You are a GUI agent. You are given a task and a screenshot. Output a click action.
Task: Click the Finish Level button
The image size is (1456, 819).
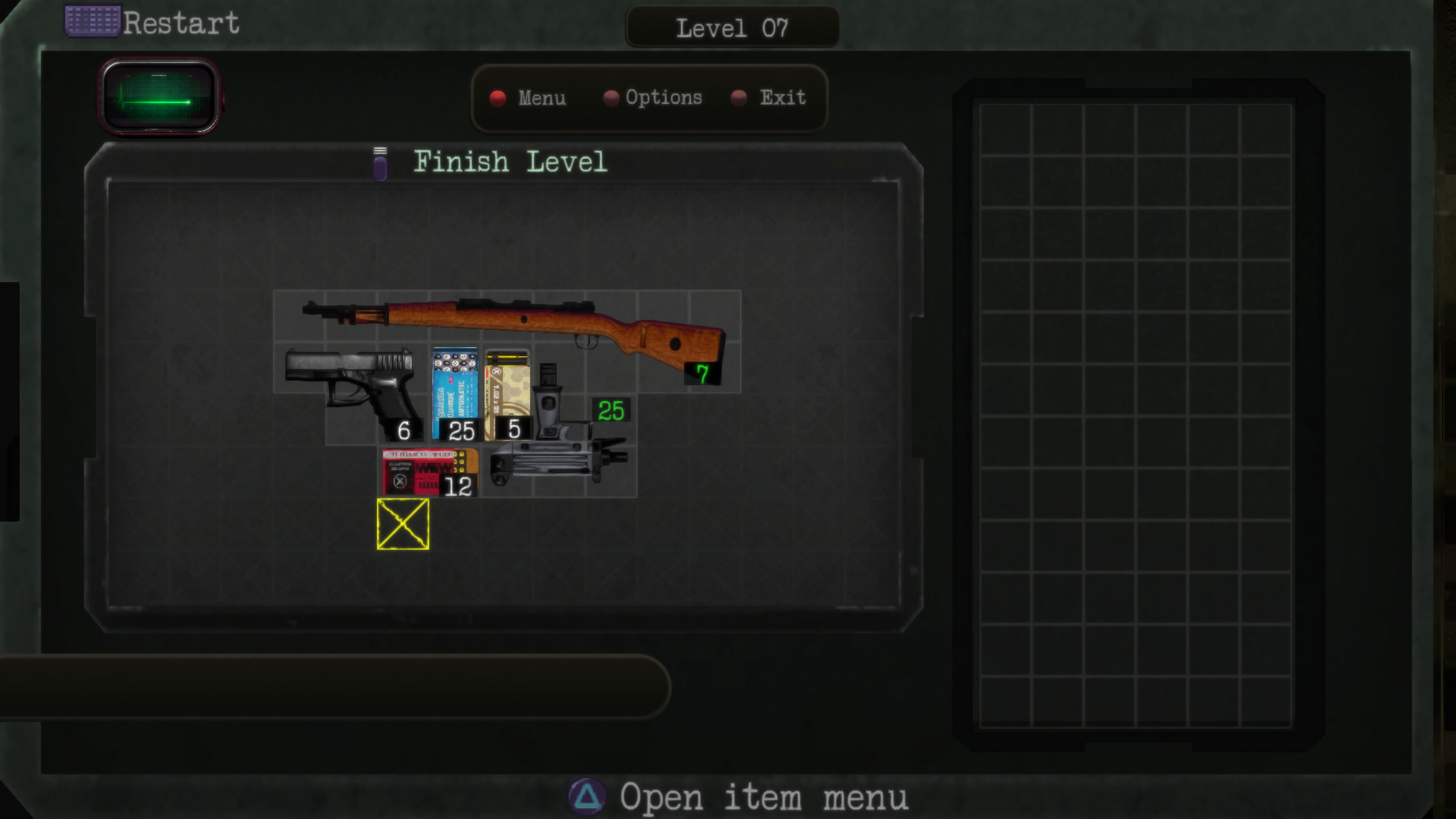pos(510,162)
